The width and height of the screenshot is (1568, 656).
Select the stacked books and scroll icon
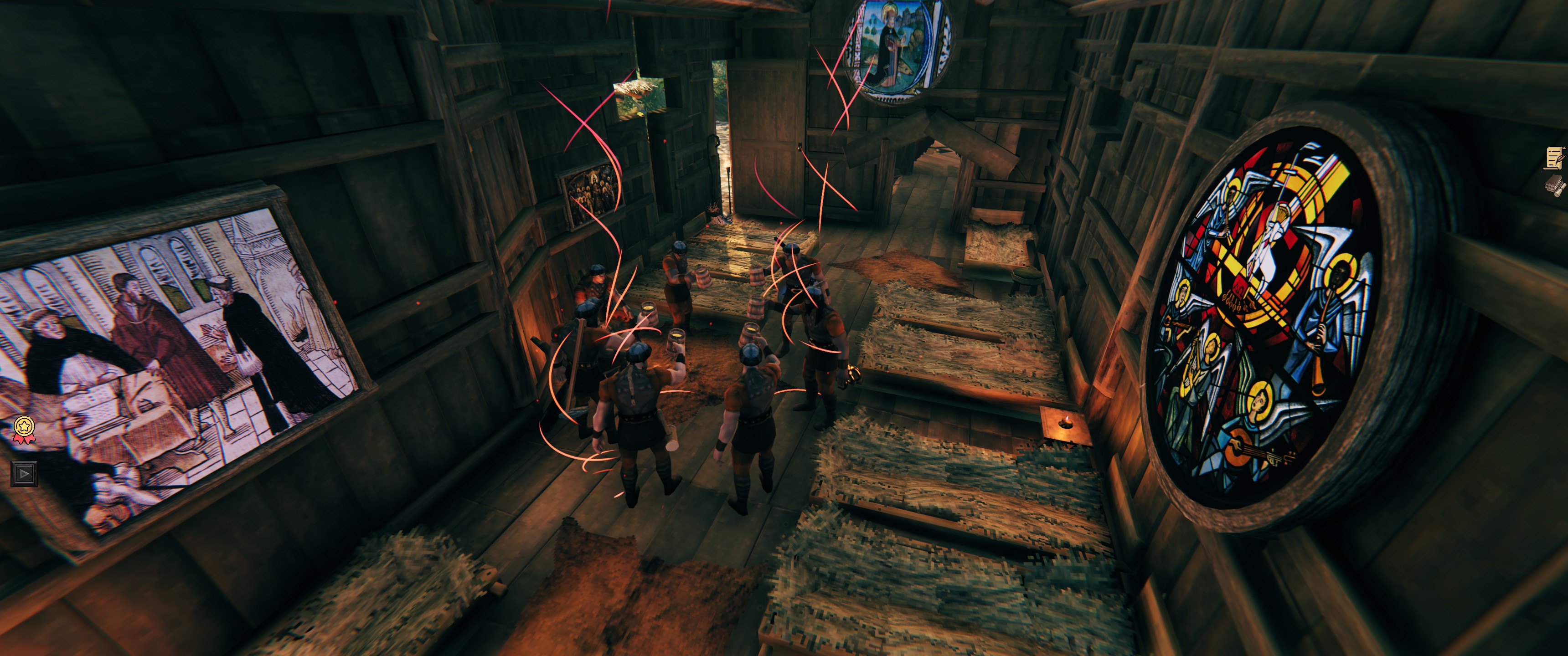click(1555, 185)
